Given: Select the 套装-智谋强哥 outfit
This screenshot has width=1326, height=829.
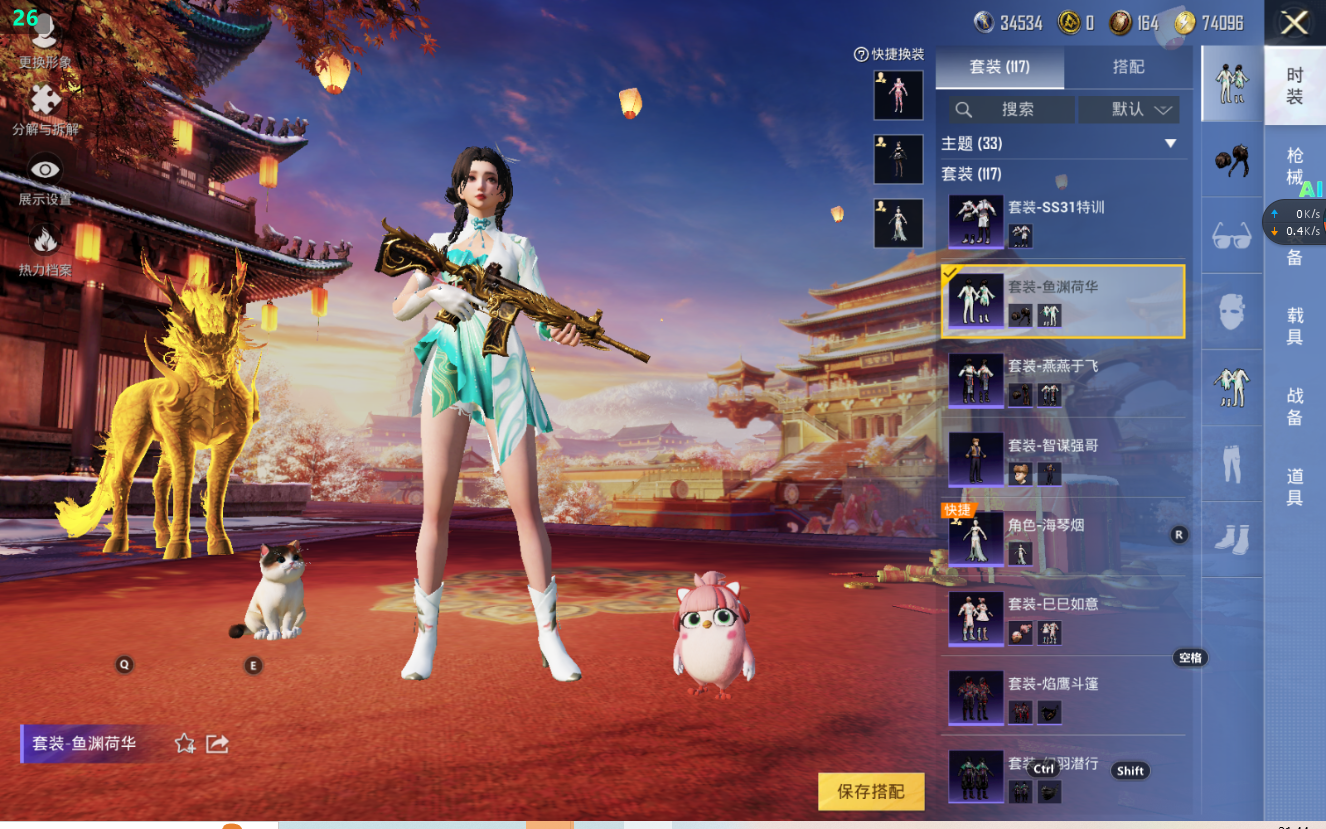Looking at the screenshot, I should (x=1064, y=460).
